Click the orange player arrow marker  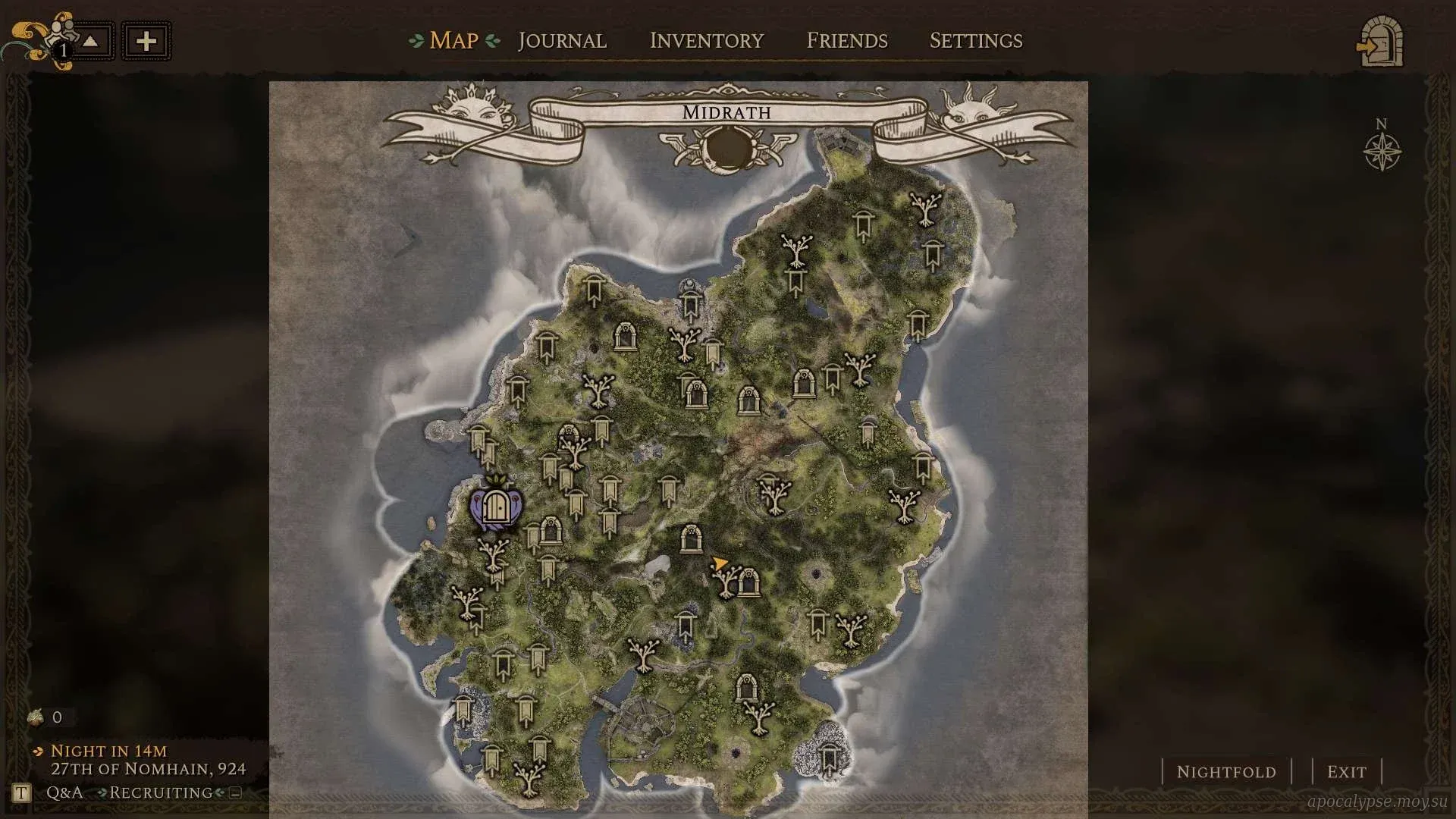coord(717,563)
